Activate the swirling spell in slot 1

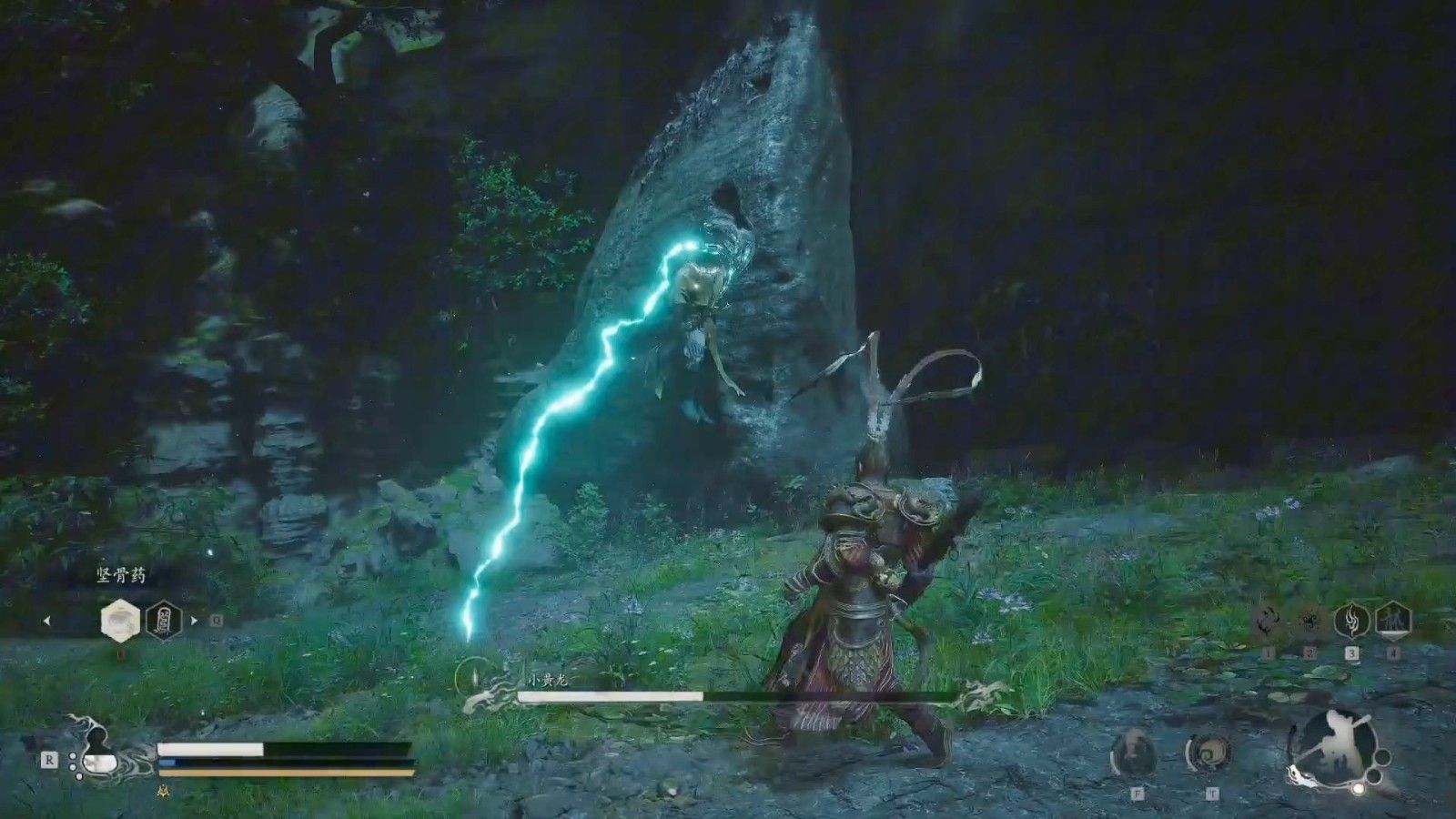[1269, 622]
